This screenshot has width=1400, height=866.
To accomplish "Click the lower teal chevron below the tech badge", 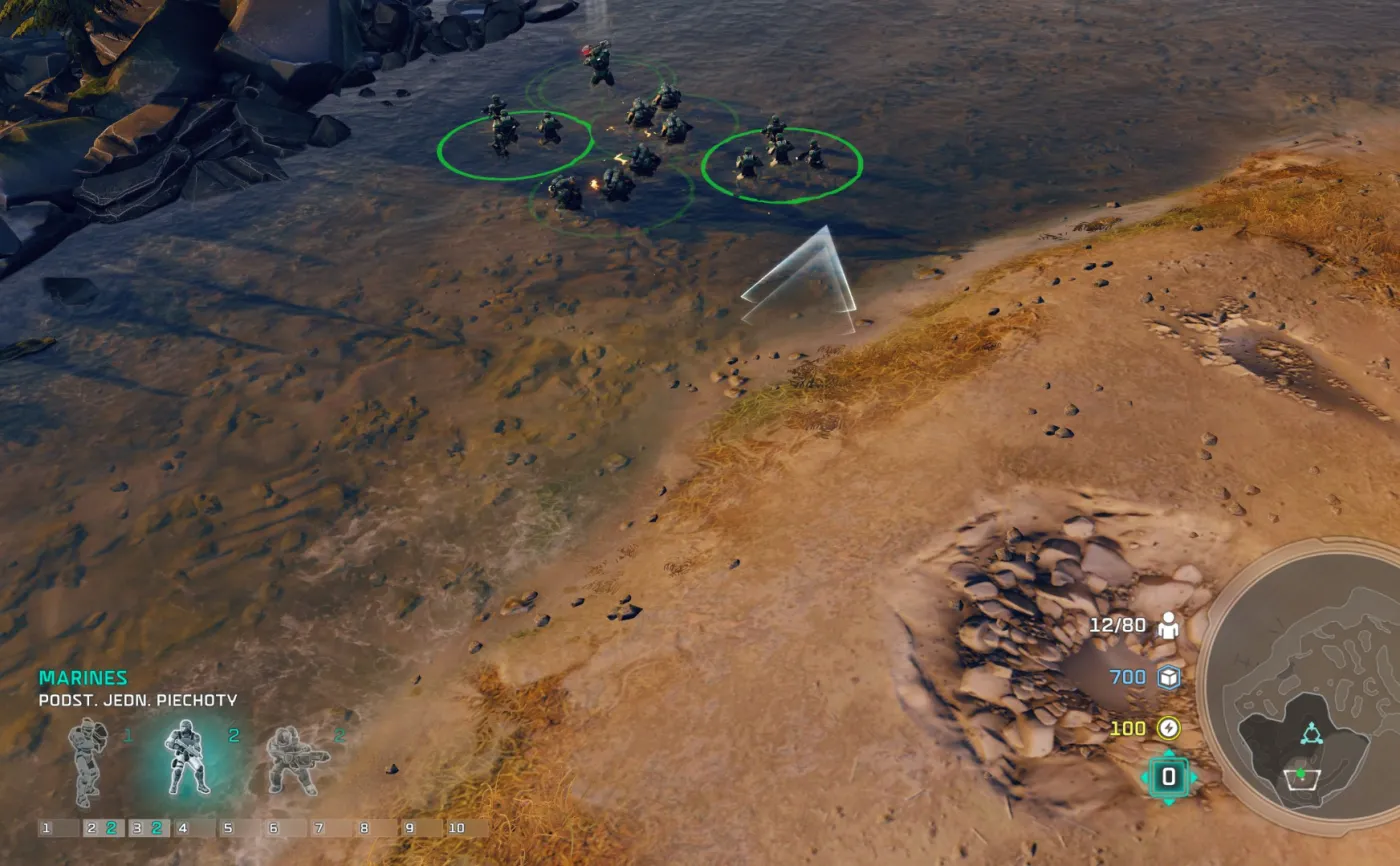I will [x=1169, y=800].
